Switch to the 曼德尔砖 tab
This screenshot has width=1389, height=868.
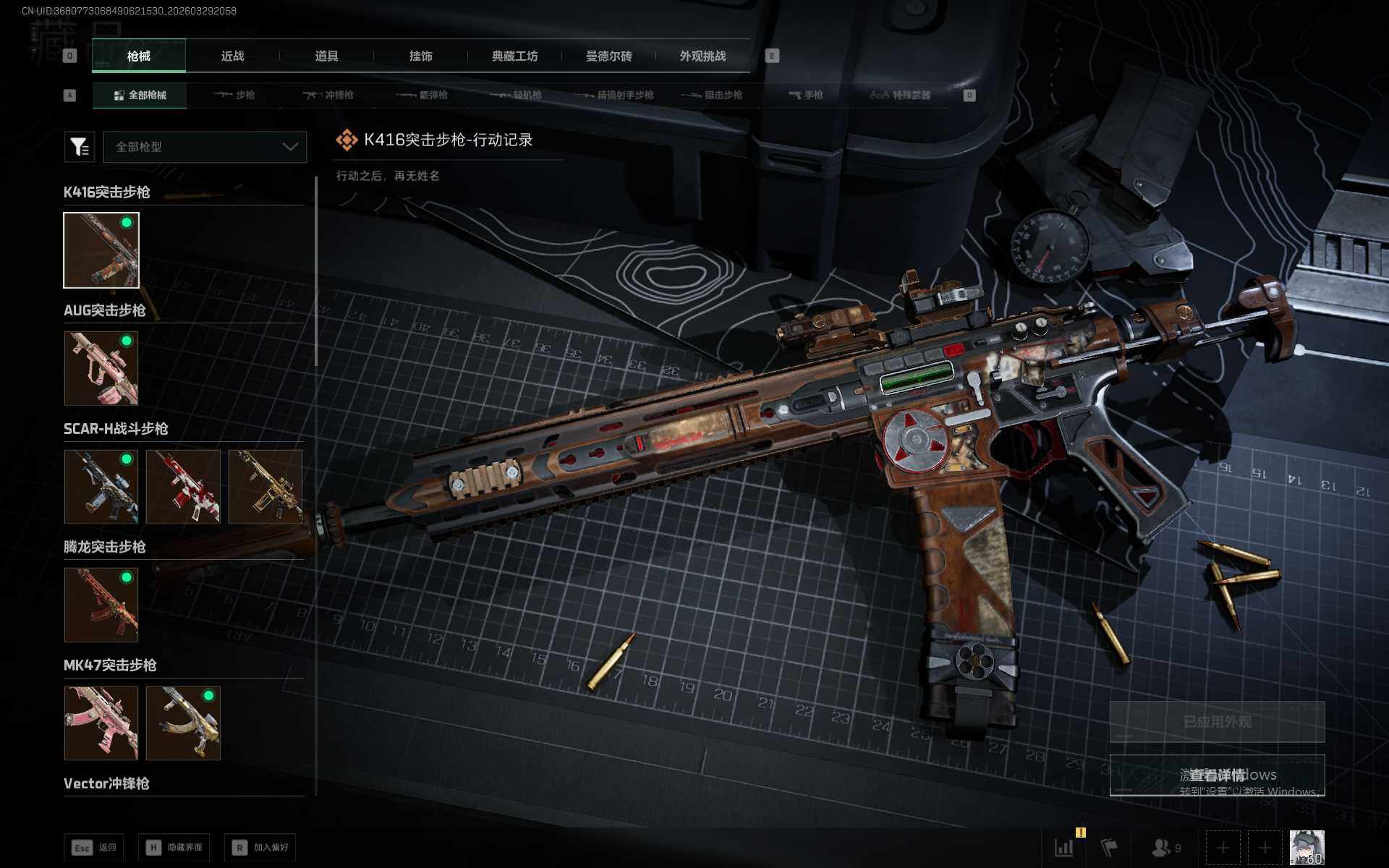click(x=608, y=56)
